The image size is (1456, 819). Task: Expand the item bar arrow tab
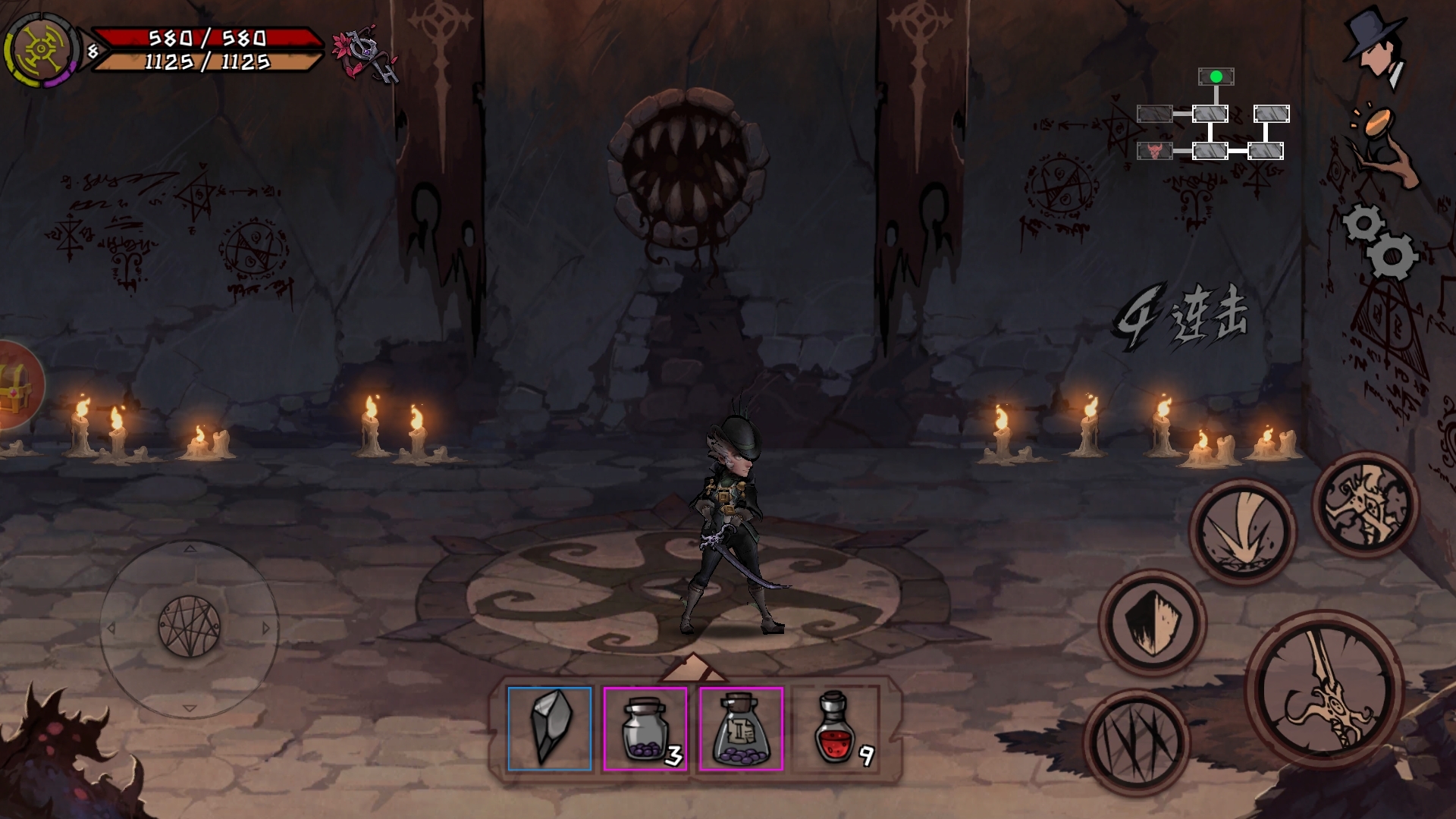click(x=693, y=669)
